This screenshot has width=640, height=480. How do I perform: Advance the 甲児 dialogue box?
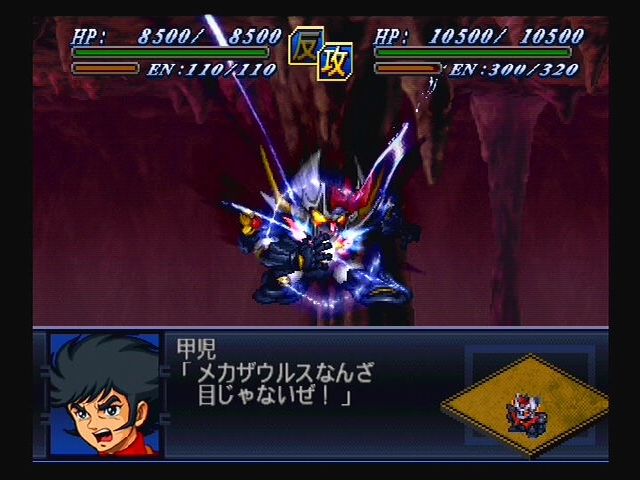click(x=300, y=385)
